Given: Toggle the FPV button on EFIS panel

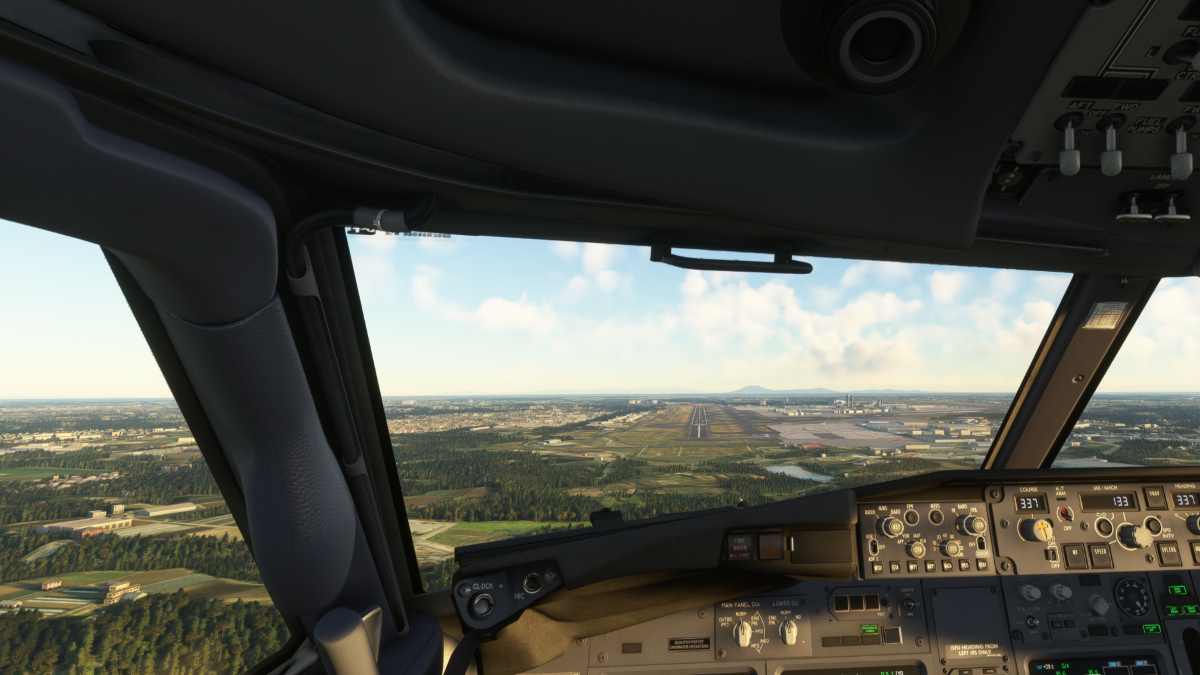Looking at the screenshot, I should 911,517.
